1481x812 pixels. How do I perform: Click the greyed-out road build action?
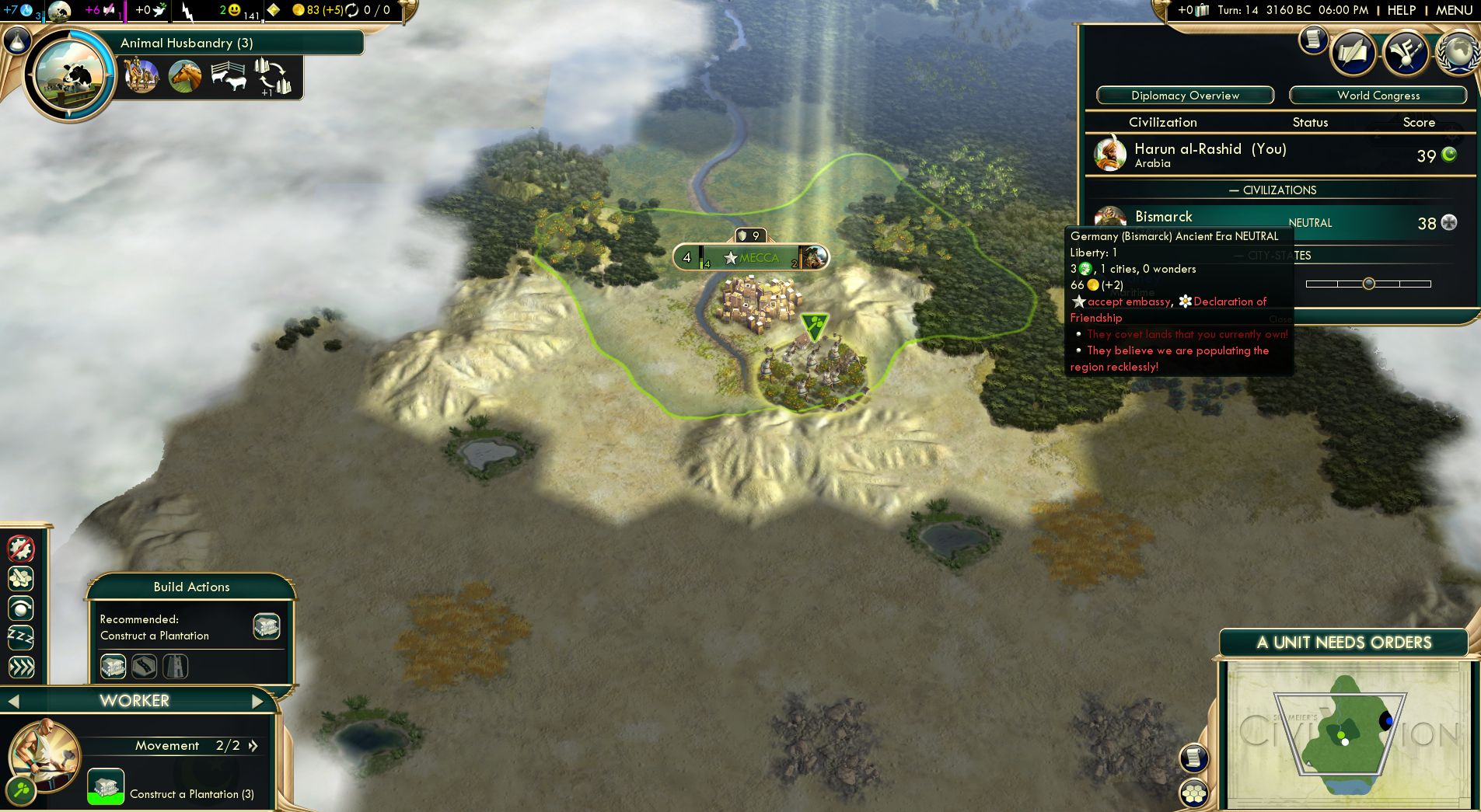point(145,667)
